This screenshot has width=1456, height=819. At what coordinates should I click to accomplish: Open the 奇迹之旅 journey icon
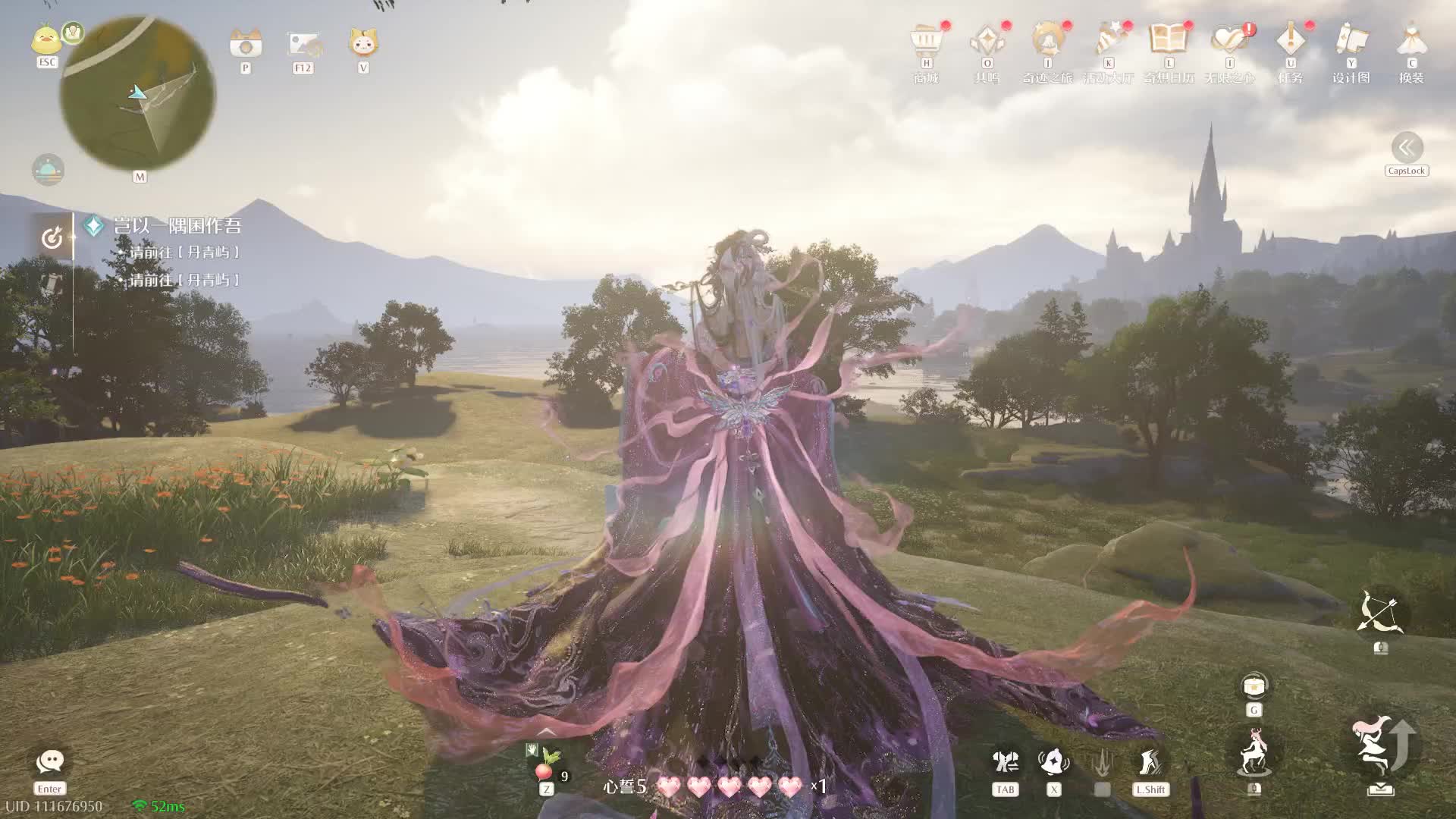coord(1047,41)
